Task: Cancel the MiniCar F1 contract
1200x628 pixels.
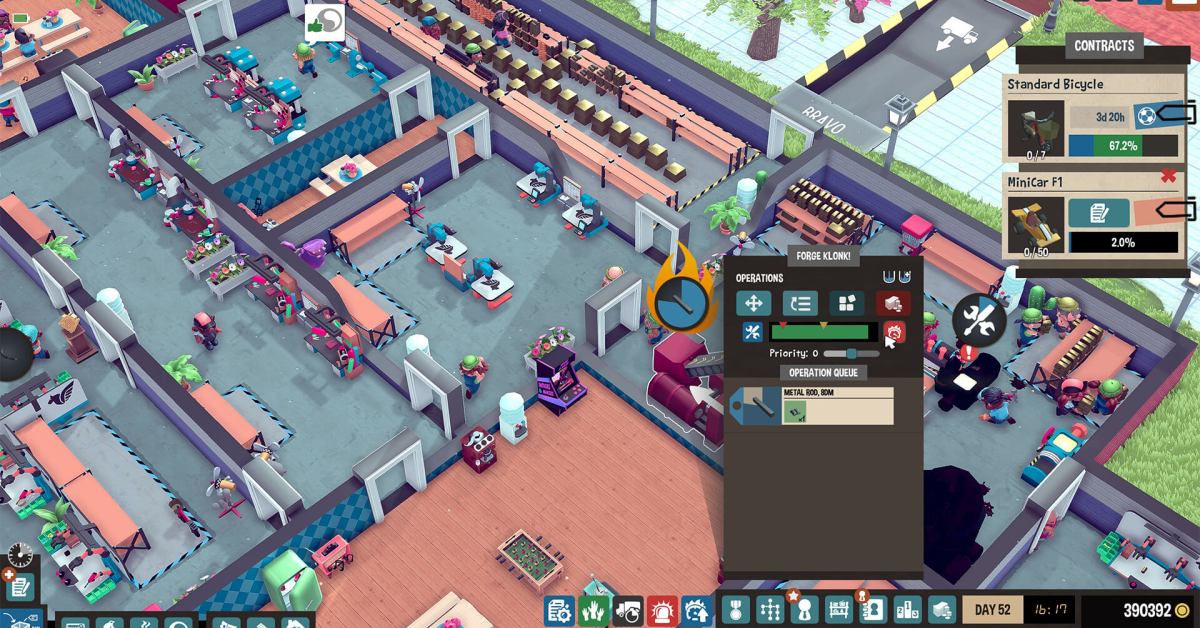Action: [1167, 177]
